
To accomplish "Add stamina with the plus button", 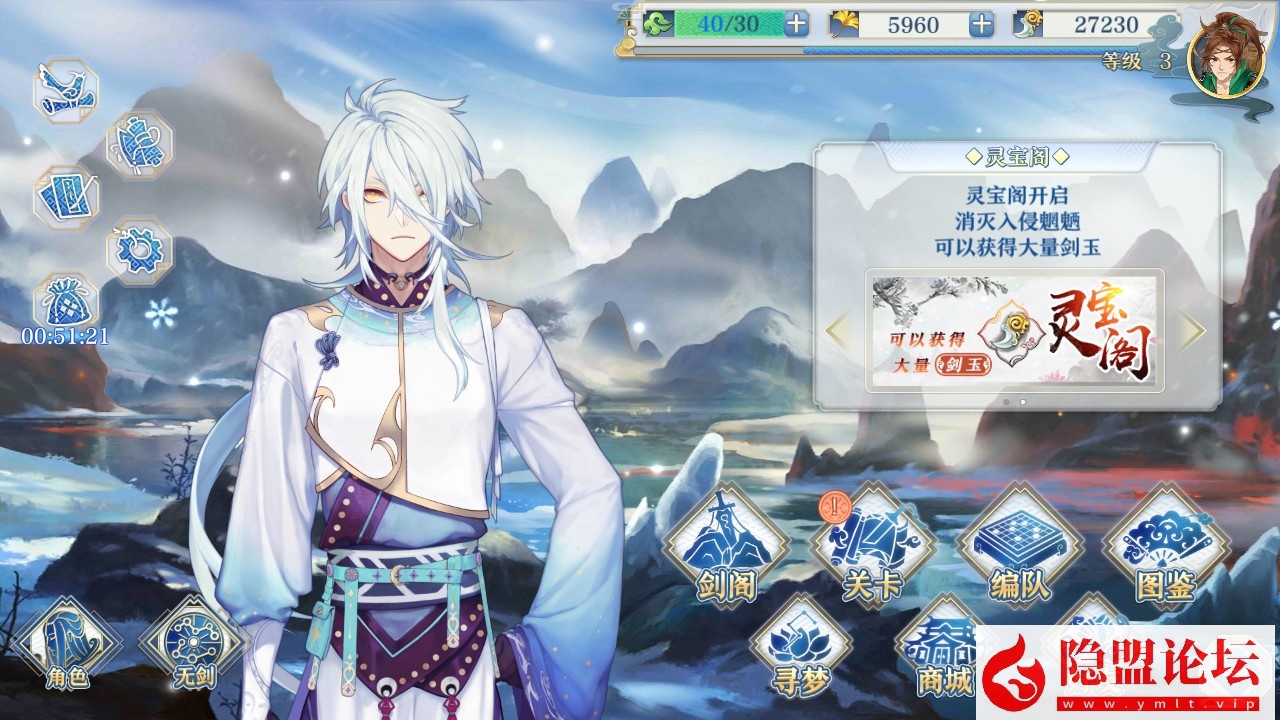I will (796, 24).
